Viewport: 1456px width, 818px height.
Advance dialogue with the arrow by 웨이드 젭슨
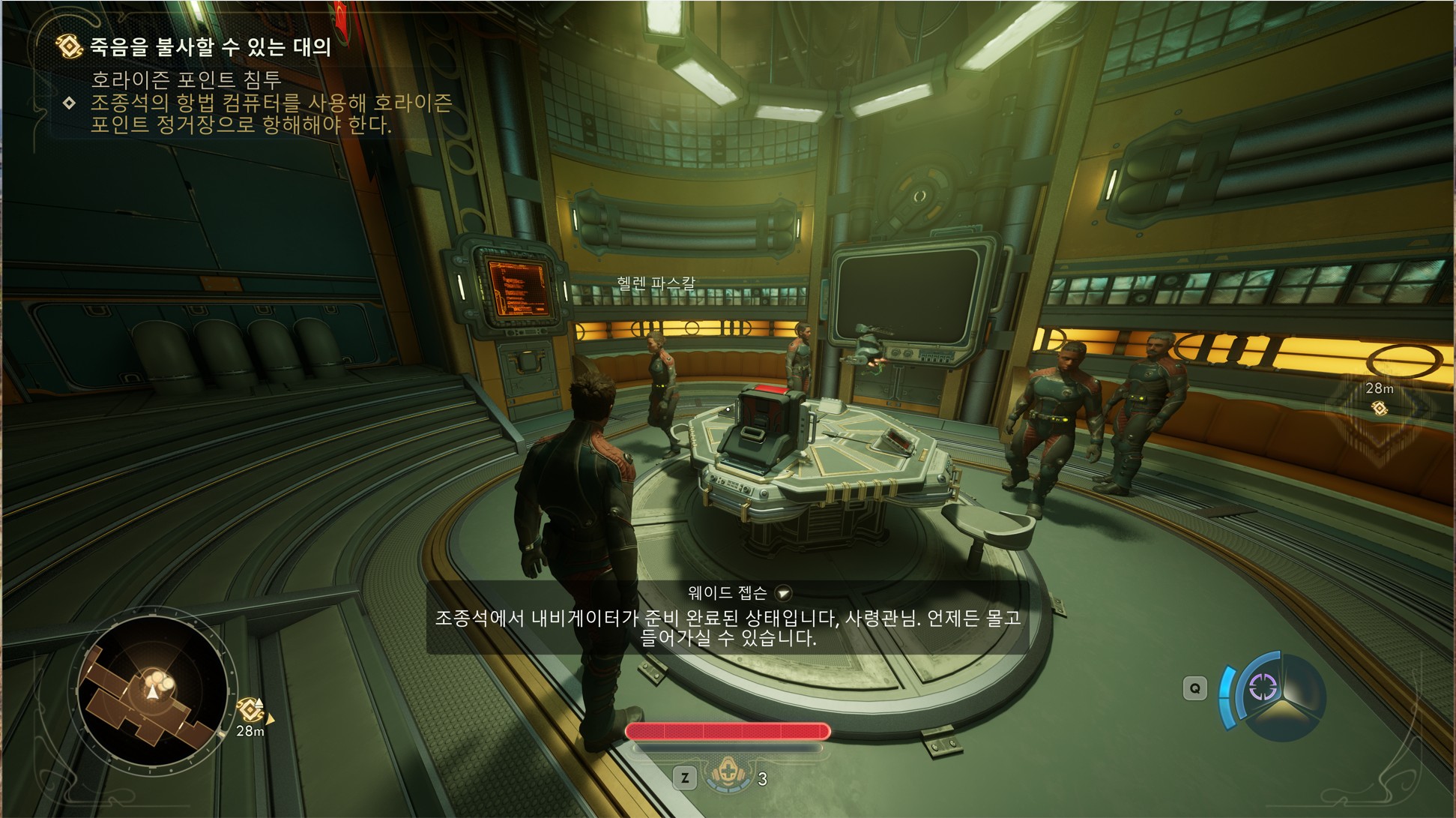[x=783, y=594]
